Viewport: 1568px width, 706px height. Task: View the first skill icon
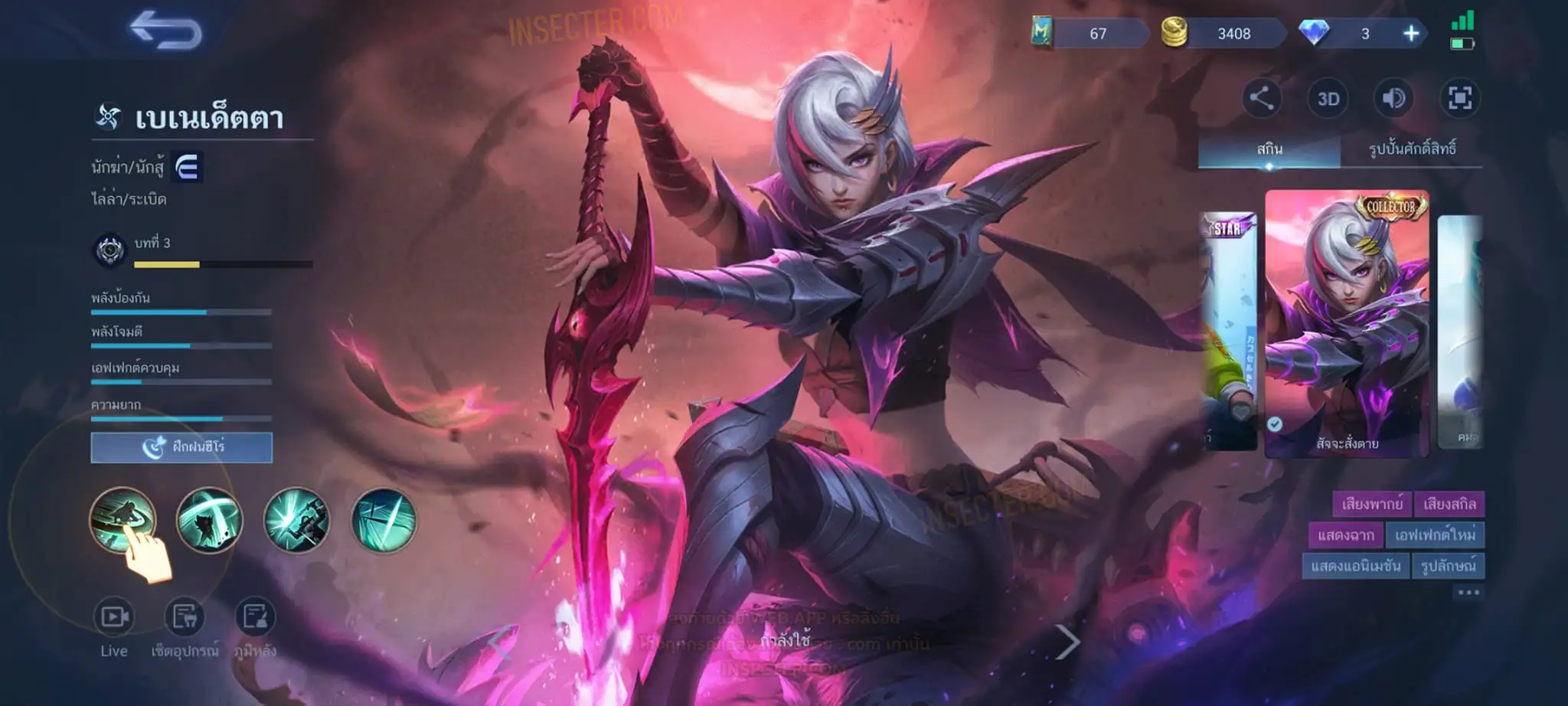point(122,520)
